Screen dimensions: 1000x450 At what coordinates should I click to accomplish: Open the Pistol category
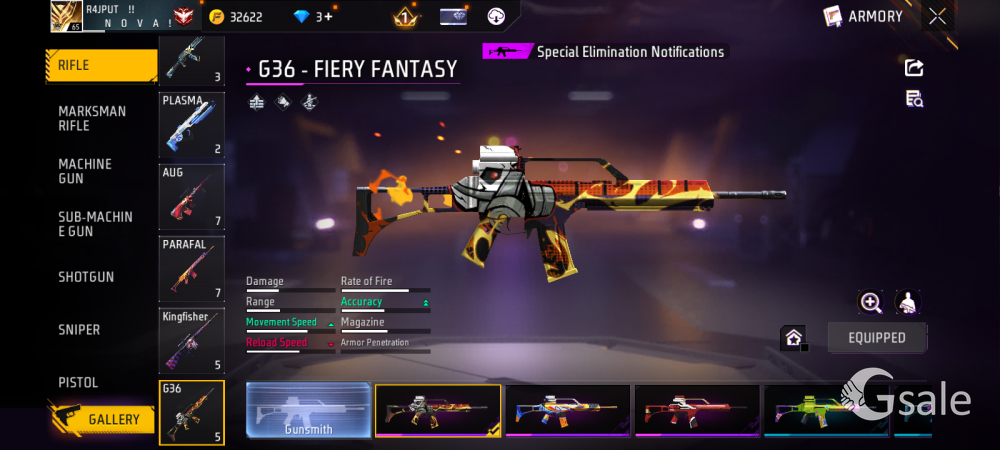(x=78, y=383)
